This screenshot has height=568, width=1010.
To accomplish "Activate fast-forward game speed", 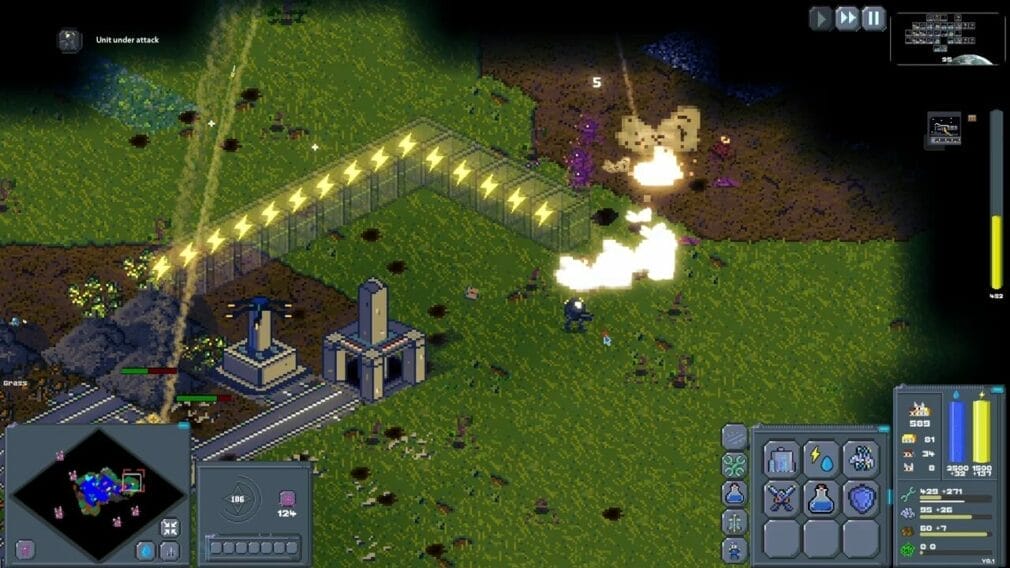I will coord(847,18).
